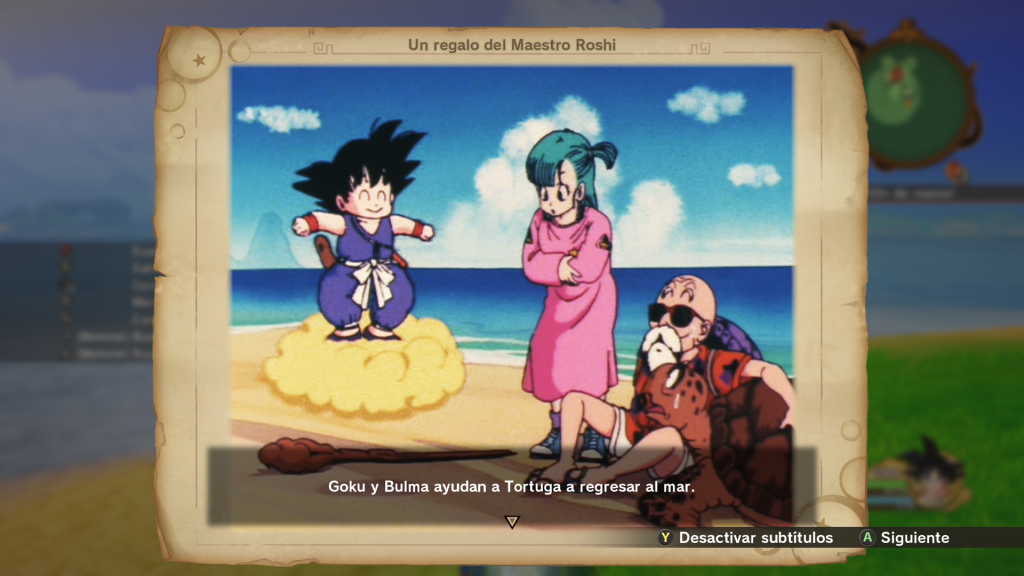Select the Desactivar subtítulos option
Viewport: 1024px width, 576px height.
click(746, 538)
